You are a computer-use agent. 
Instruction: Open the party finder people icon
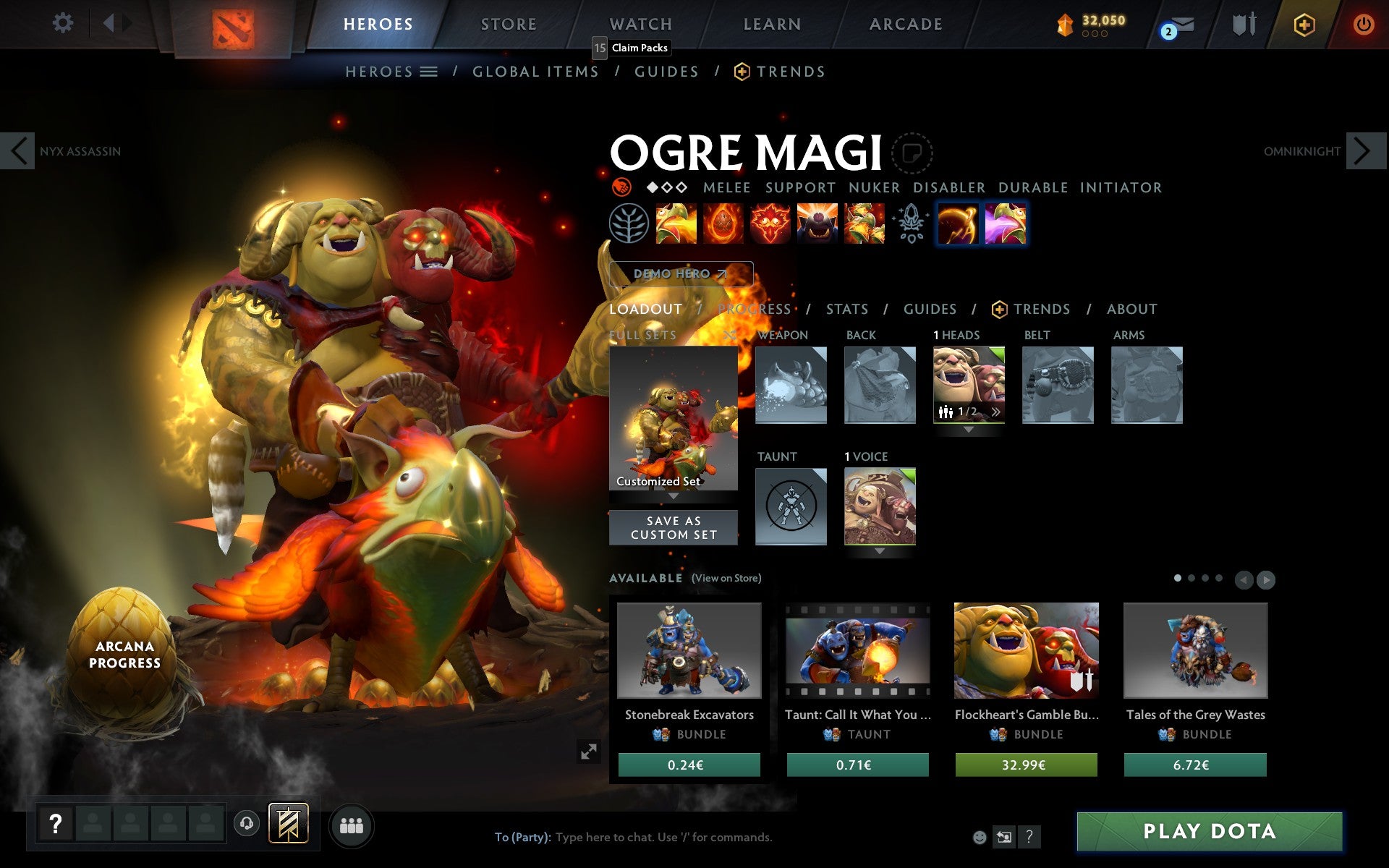(x=352, y=825)
